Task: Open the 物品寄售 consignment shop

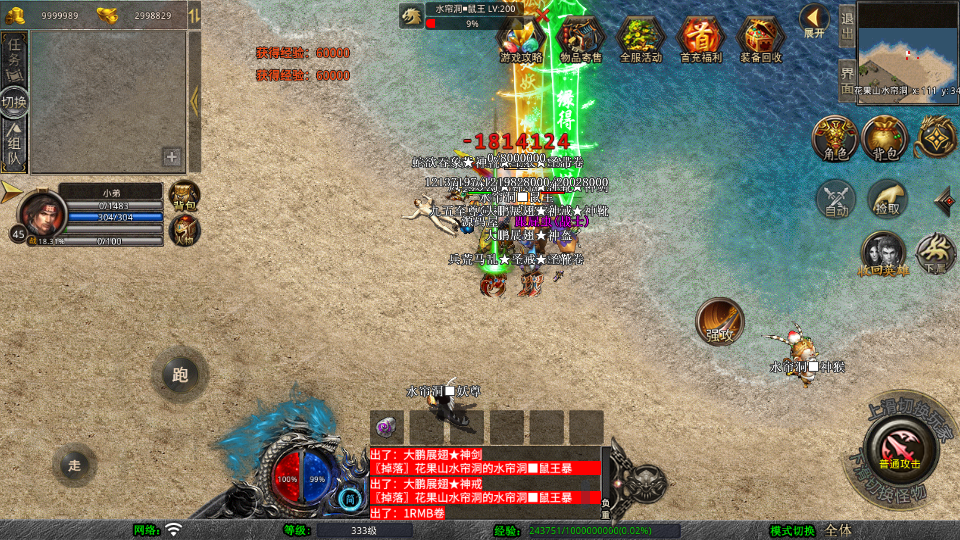Action: click(580, 39)
